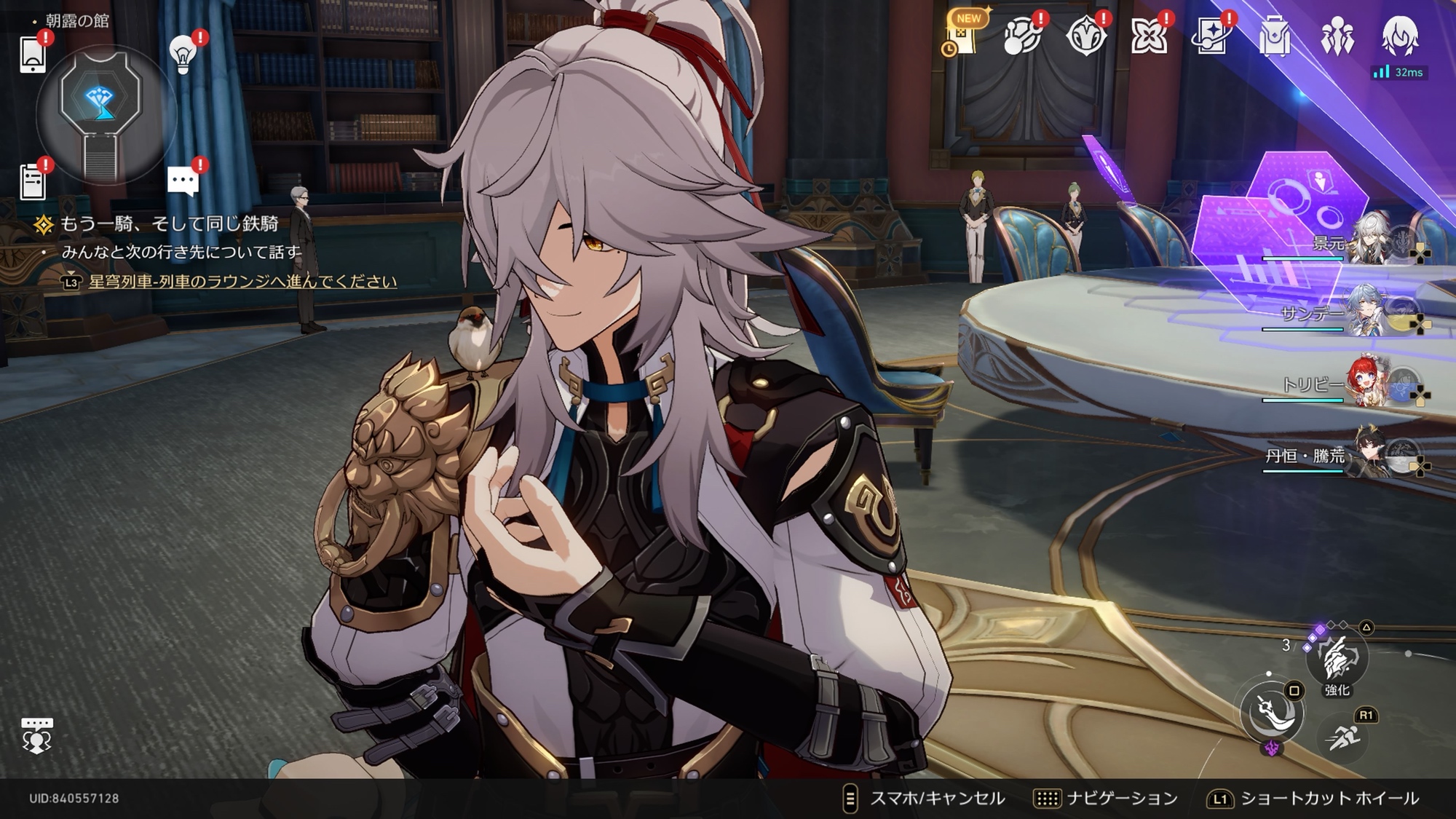Switch to party member トリビー

pyautogui.click(x=1369, y=382)
